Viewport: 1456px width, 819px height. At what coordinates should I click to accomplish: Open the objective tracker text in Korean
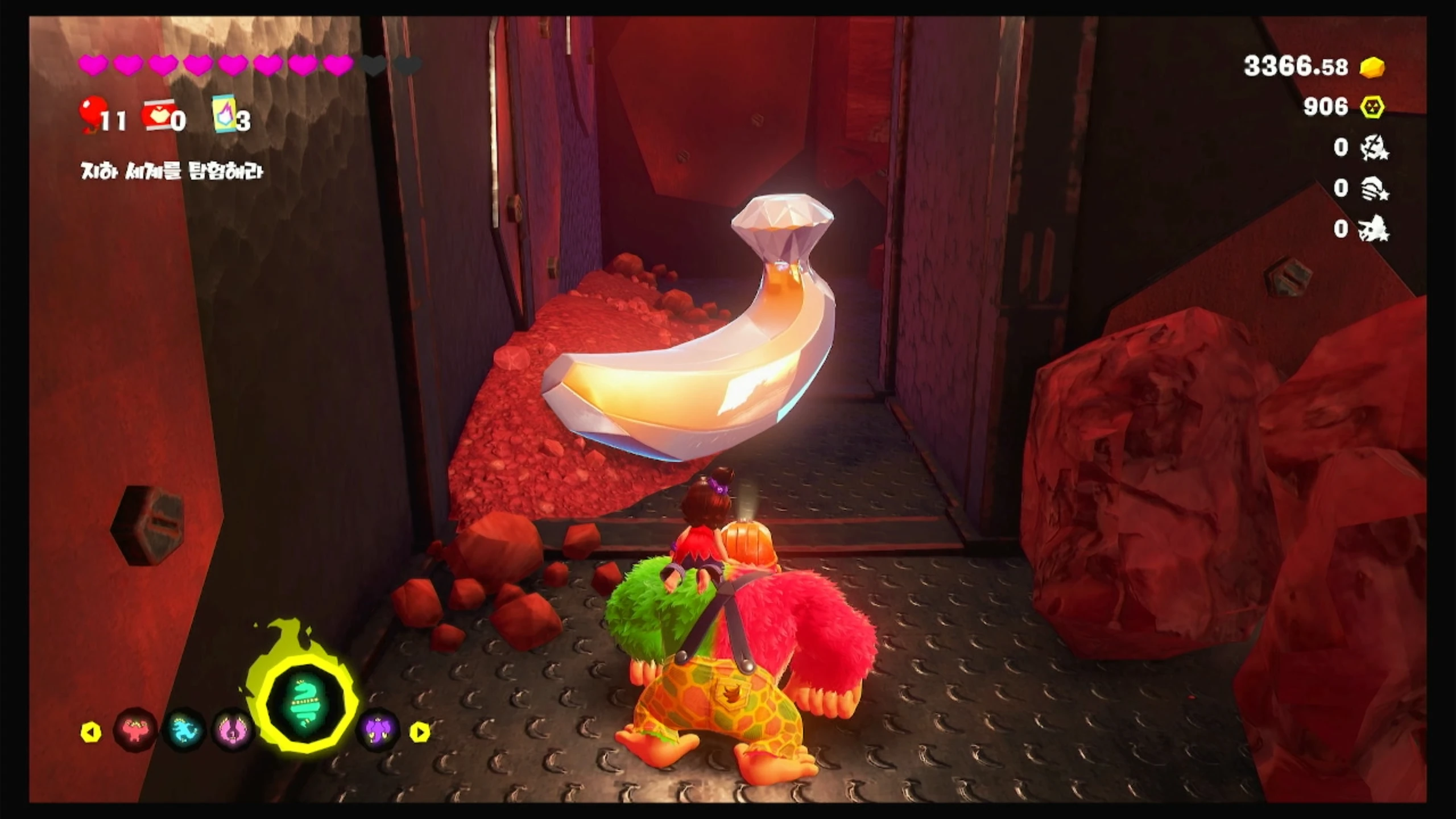[172, 171]
